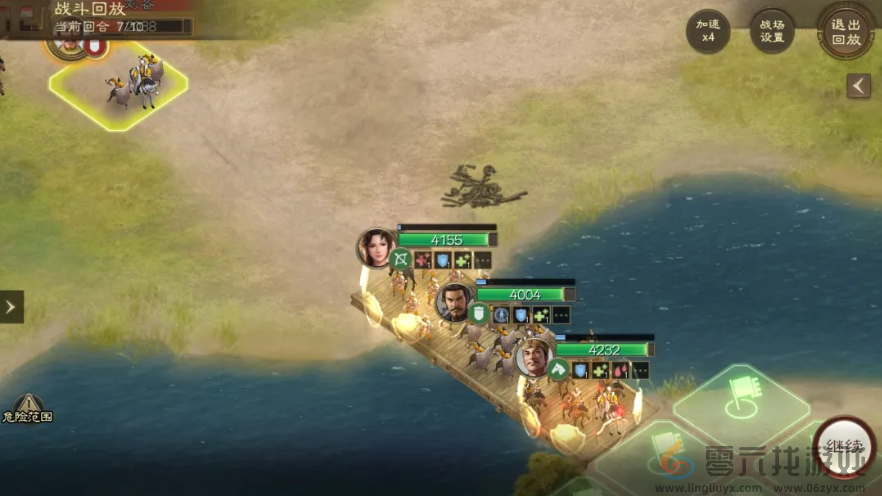Image resolution: width=882 pixels, height=496 pixels.
Task: Select the general portrait with 4232 troops
Action: [x=534, y=357]
